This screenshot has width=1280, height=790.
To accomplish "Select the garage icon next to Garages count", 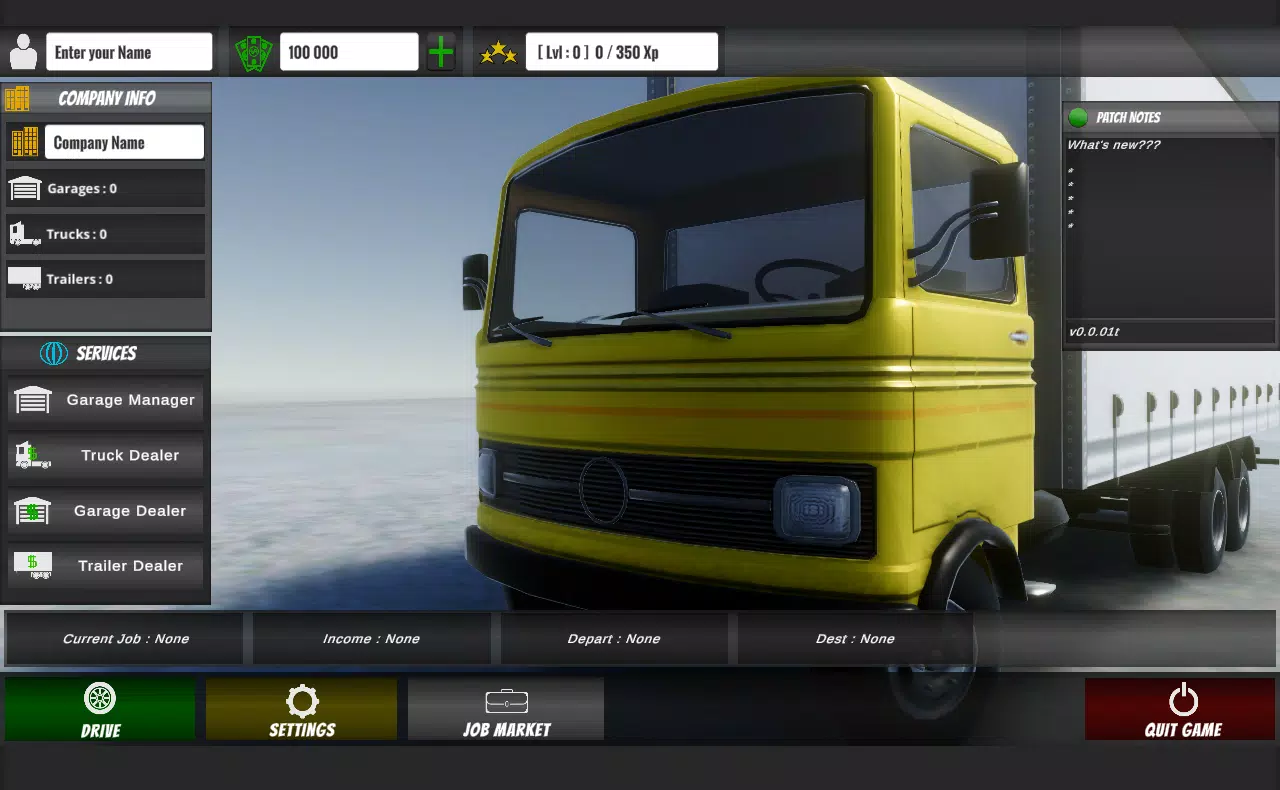I will coord(27,187).
